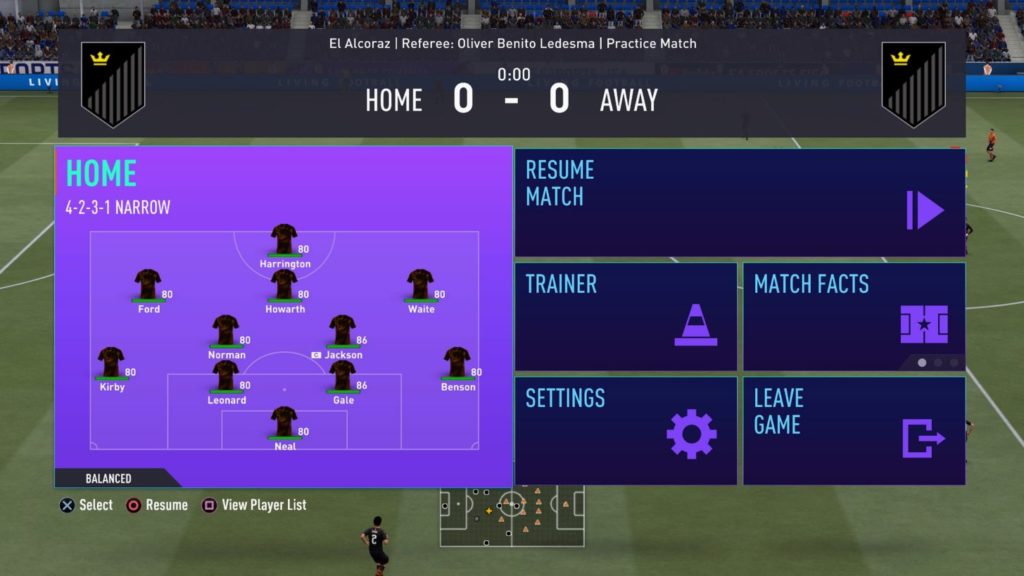Select Howarth's shirt on the pitch diagram

click(x=284, y=284)
